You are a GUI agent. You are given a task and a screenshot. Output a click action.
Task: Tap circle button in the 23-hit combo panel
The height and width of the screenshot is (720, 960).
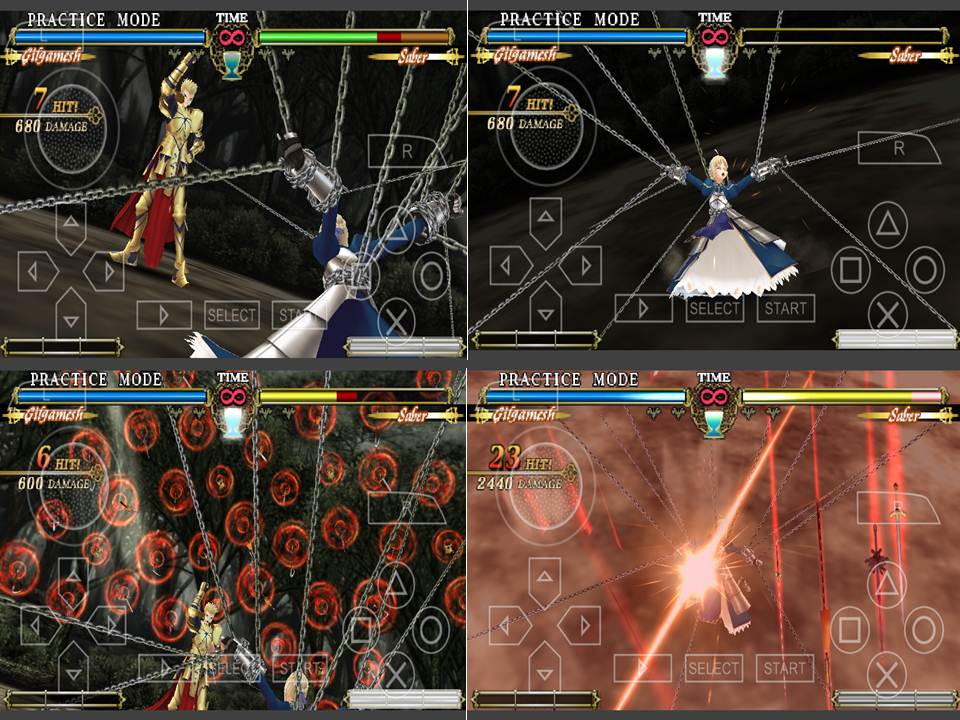[923, 629]
